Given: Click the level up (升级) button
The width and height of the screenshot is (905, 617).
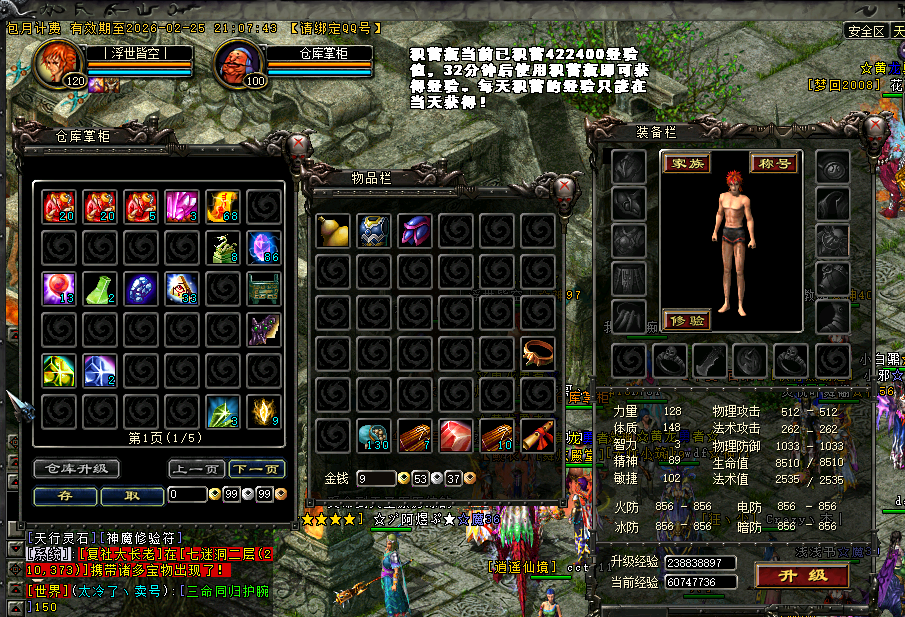Looking at the screenshot, I should (803, 575).
